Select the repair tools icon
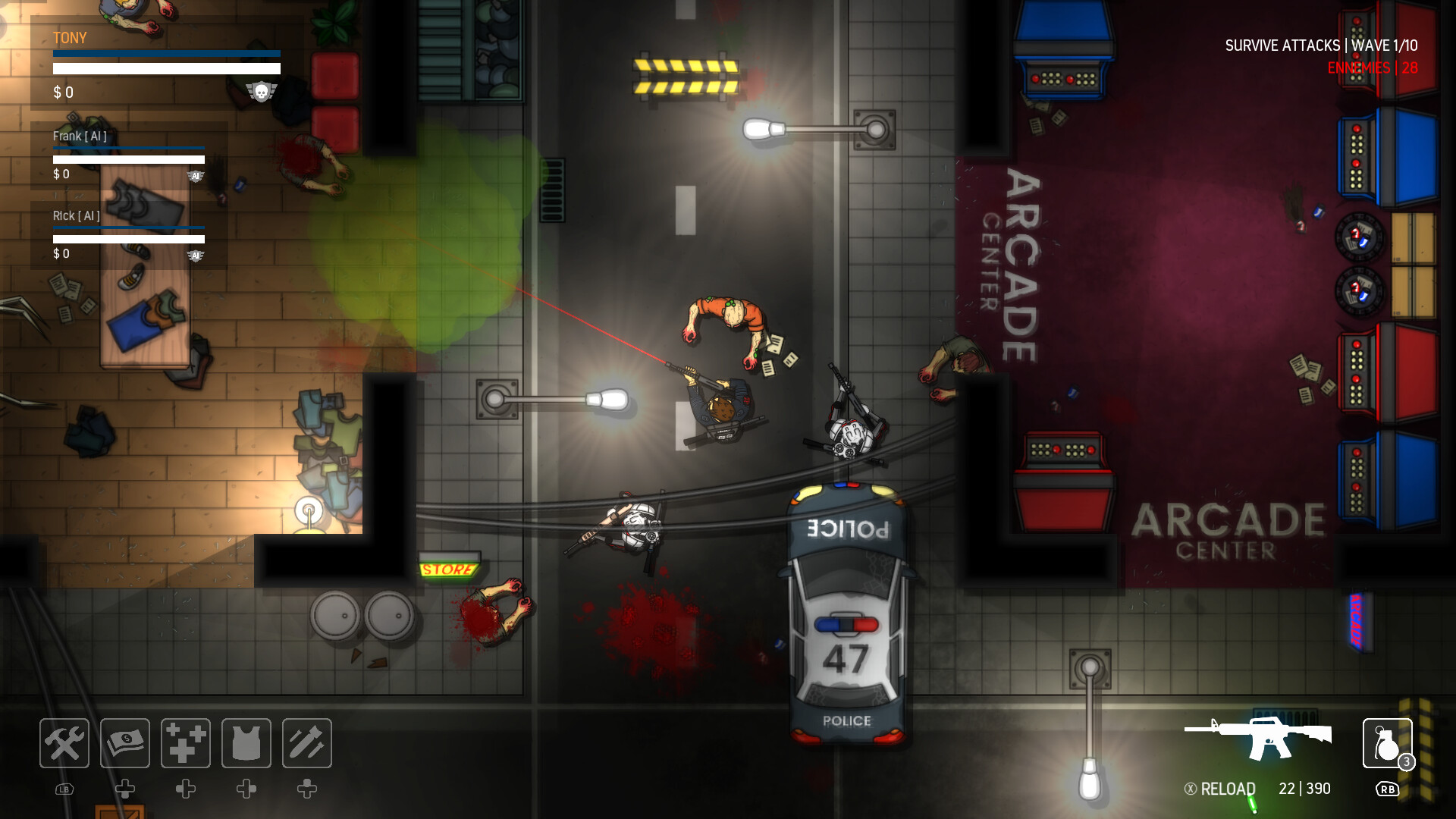The width and height of the screenshot is (1456, 819). click(x=64, y=743)
